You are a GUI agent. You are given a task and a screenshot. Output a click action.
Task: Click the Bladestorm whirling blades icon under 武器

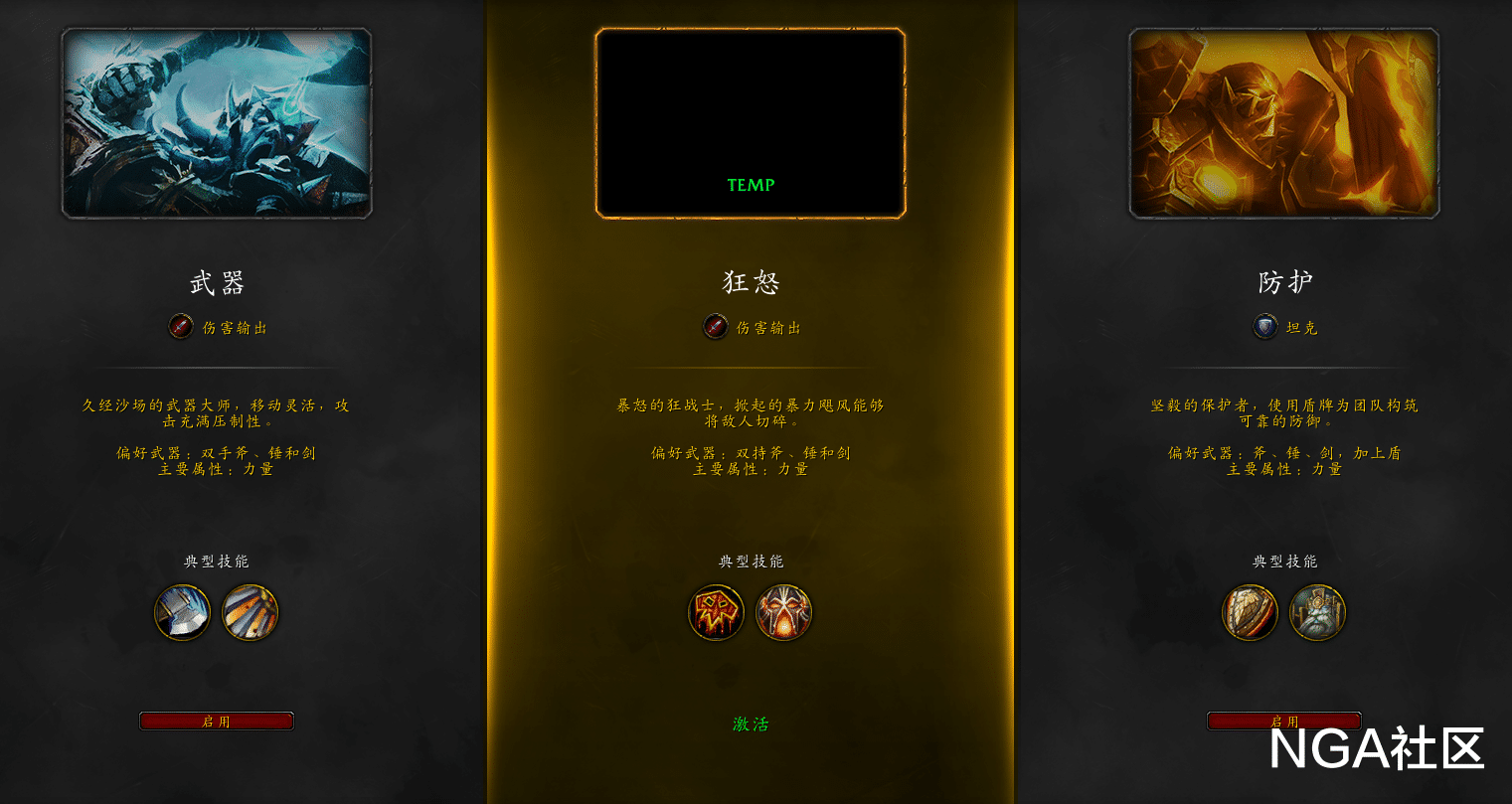click(x=250, y=613)
